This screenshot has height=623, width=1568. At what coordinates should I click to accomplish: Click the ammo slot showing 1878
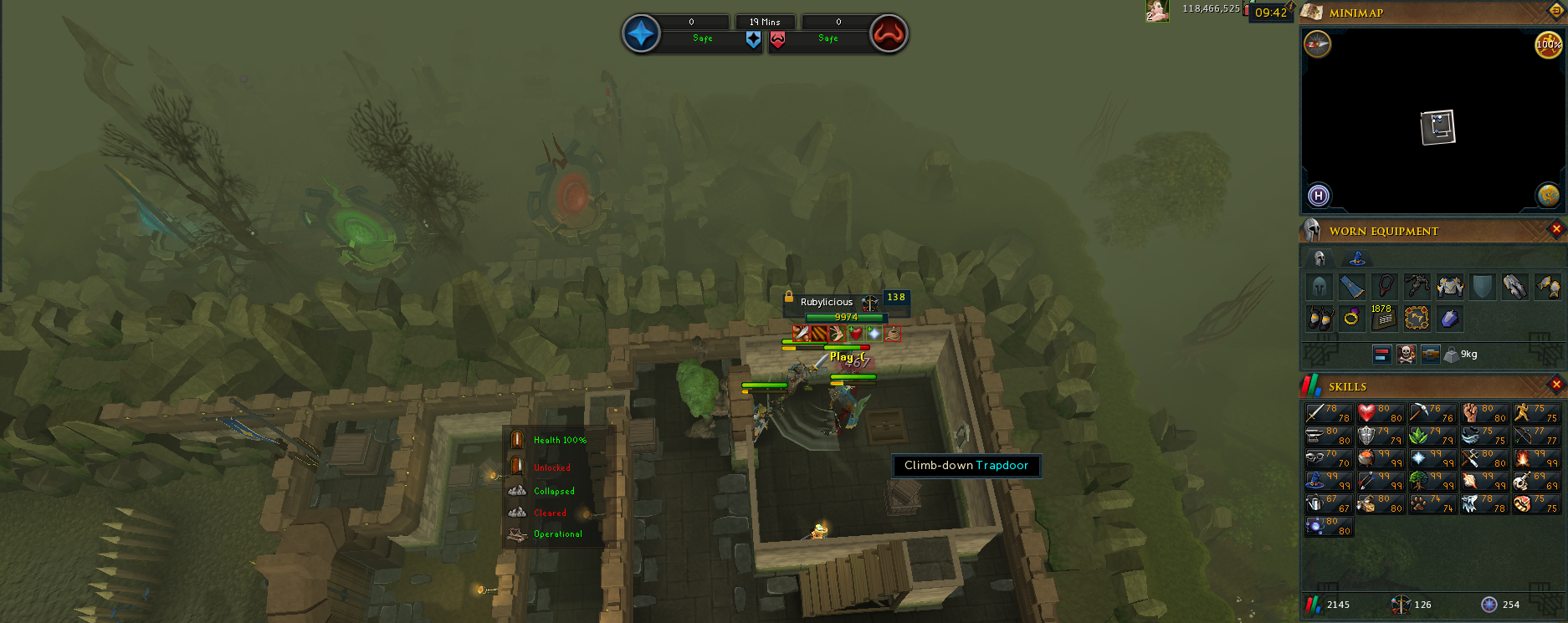point(1383,318)
